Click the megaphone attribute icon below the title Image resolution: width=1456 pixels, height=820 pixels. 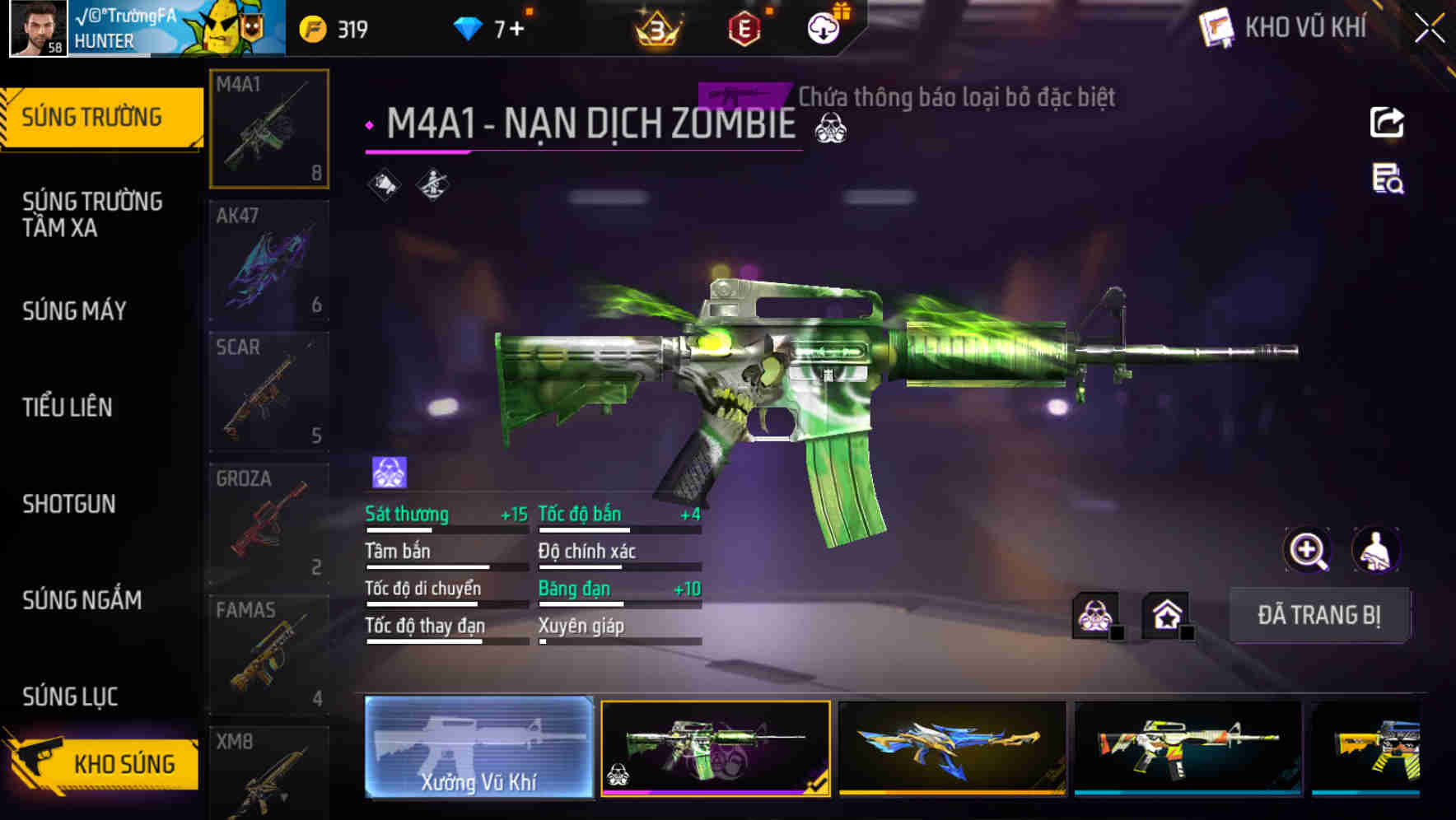(x=382, y=184)
